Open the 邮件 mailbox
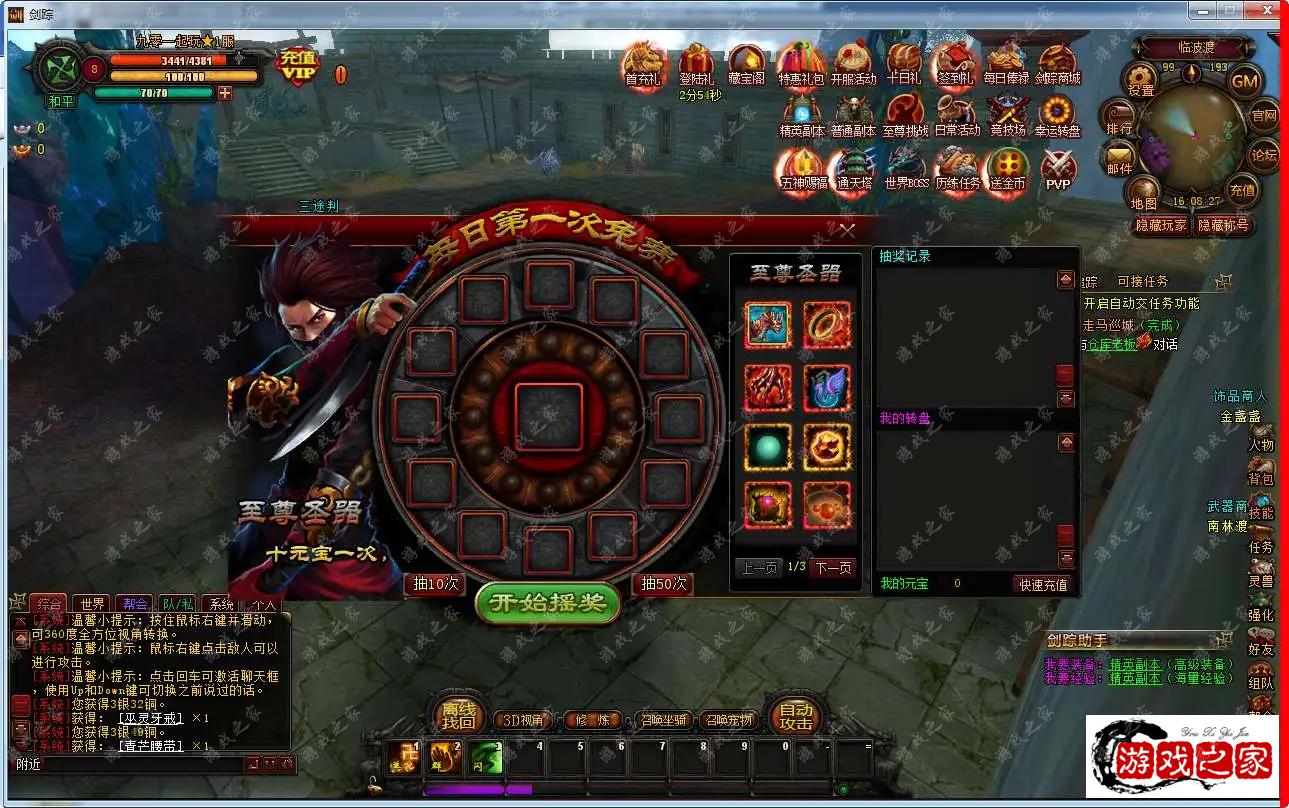 (x=1119, y=157)
